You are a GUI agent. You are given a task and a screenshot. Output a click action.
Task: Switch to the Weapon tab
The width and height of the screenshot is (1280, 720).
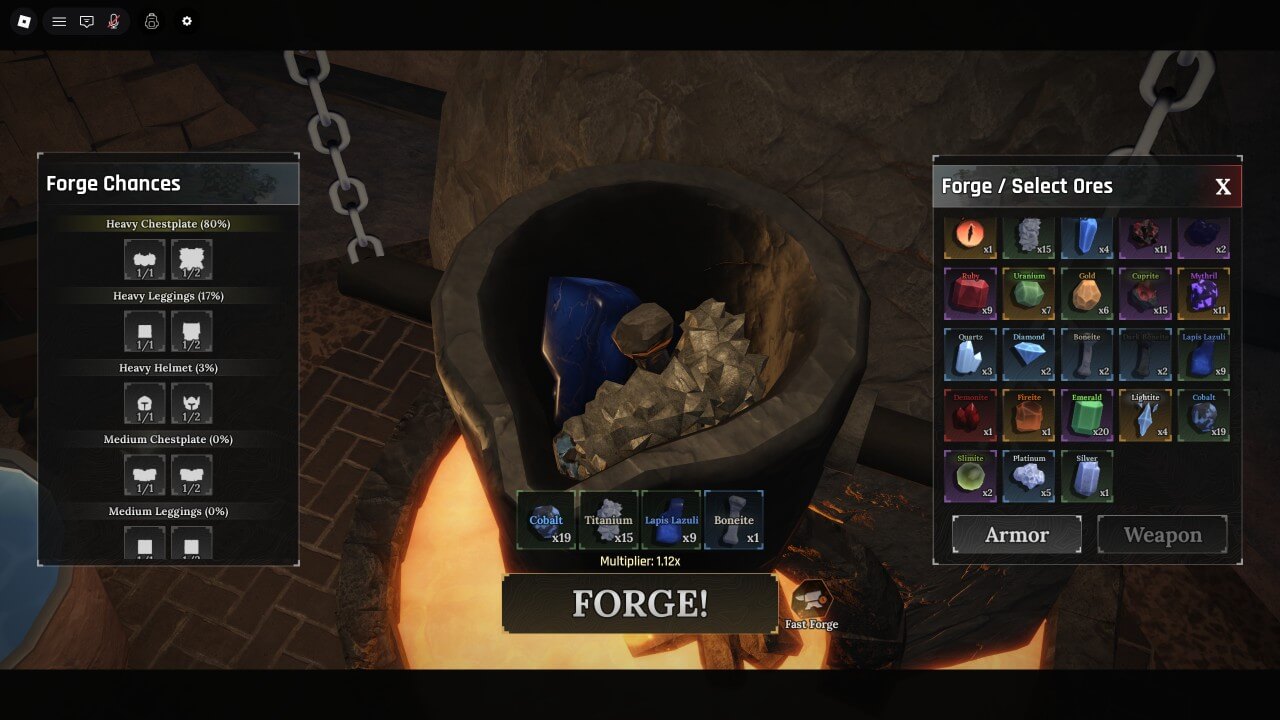(x=1162, y=535)
